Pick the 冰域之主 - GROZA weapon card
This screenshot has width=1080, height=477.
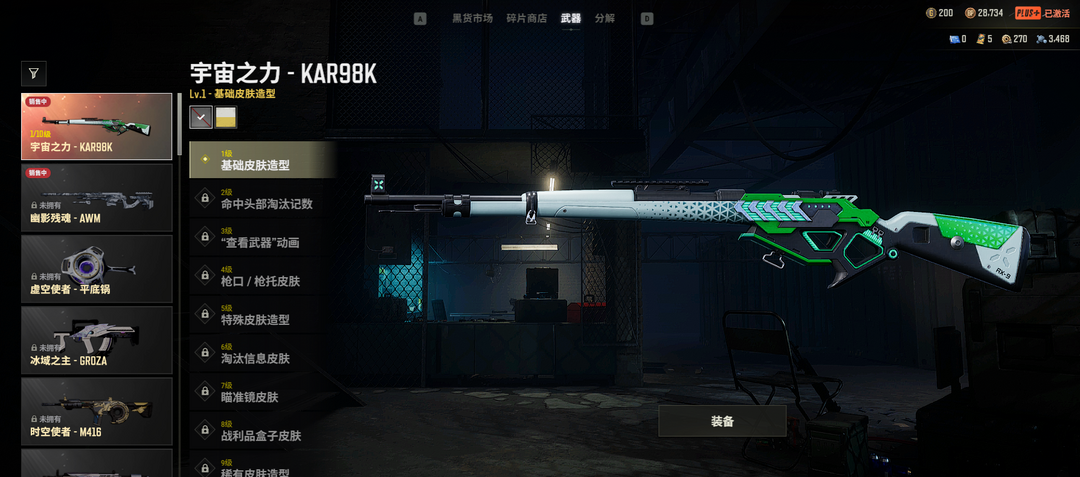[97, 339]
